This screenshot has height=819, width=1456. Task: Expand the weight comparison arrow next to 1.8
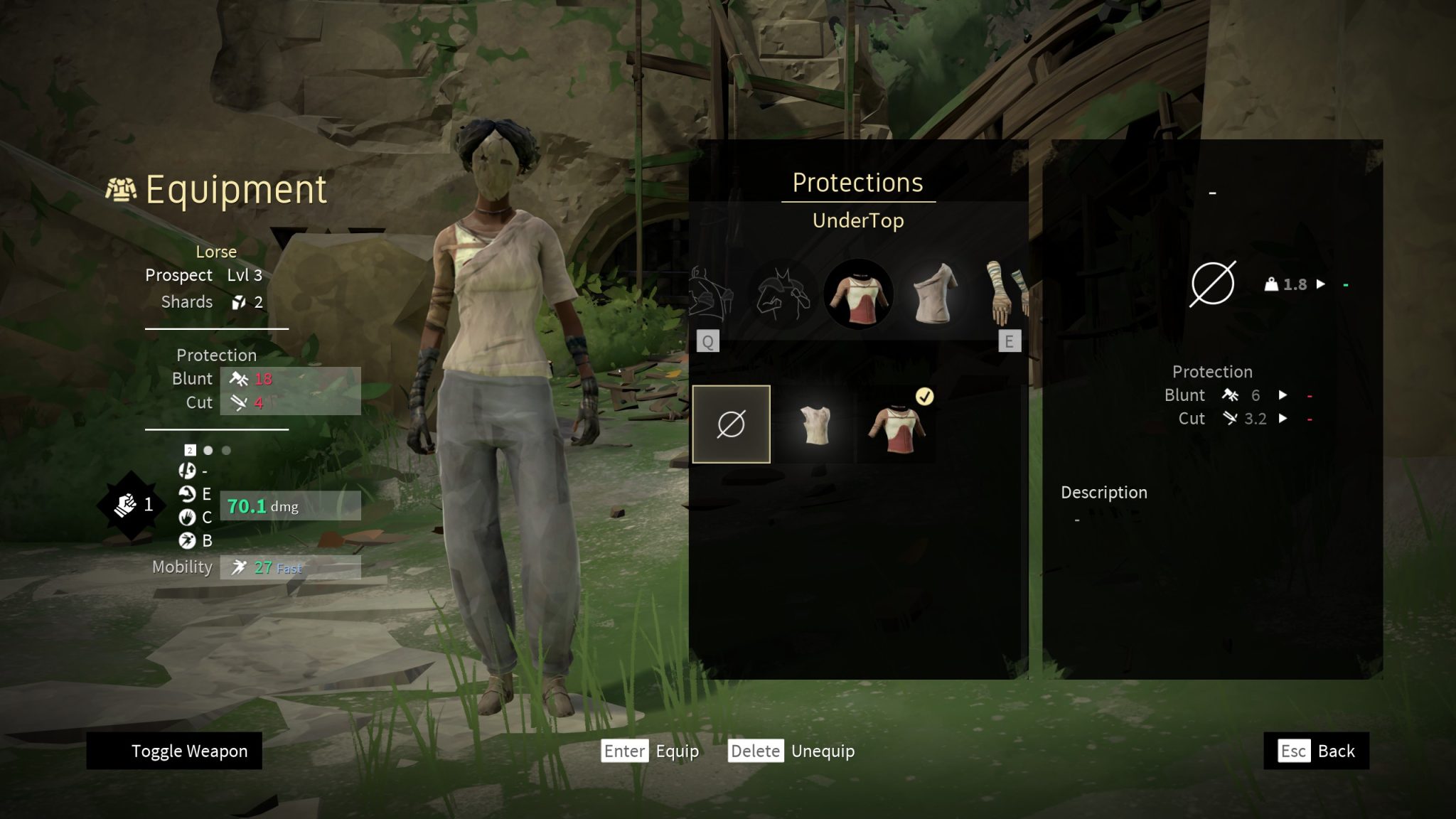coord(1322,284)
